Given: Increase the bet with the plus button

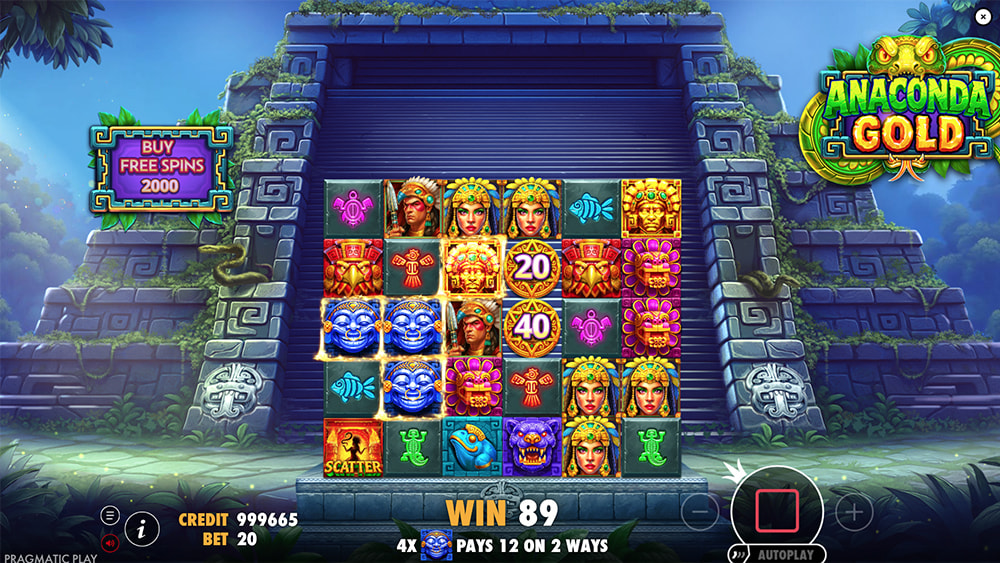Looking at the screenshot, I should [x=853, y=512].
